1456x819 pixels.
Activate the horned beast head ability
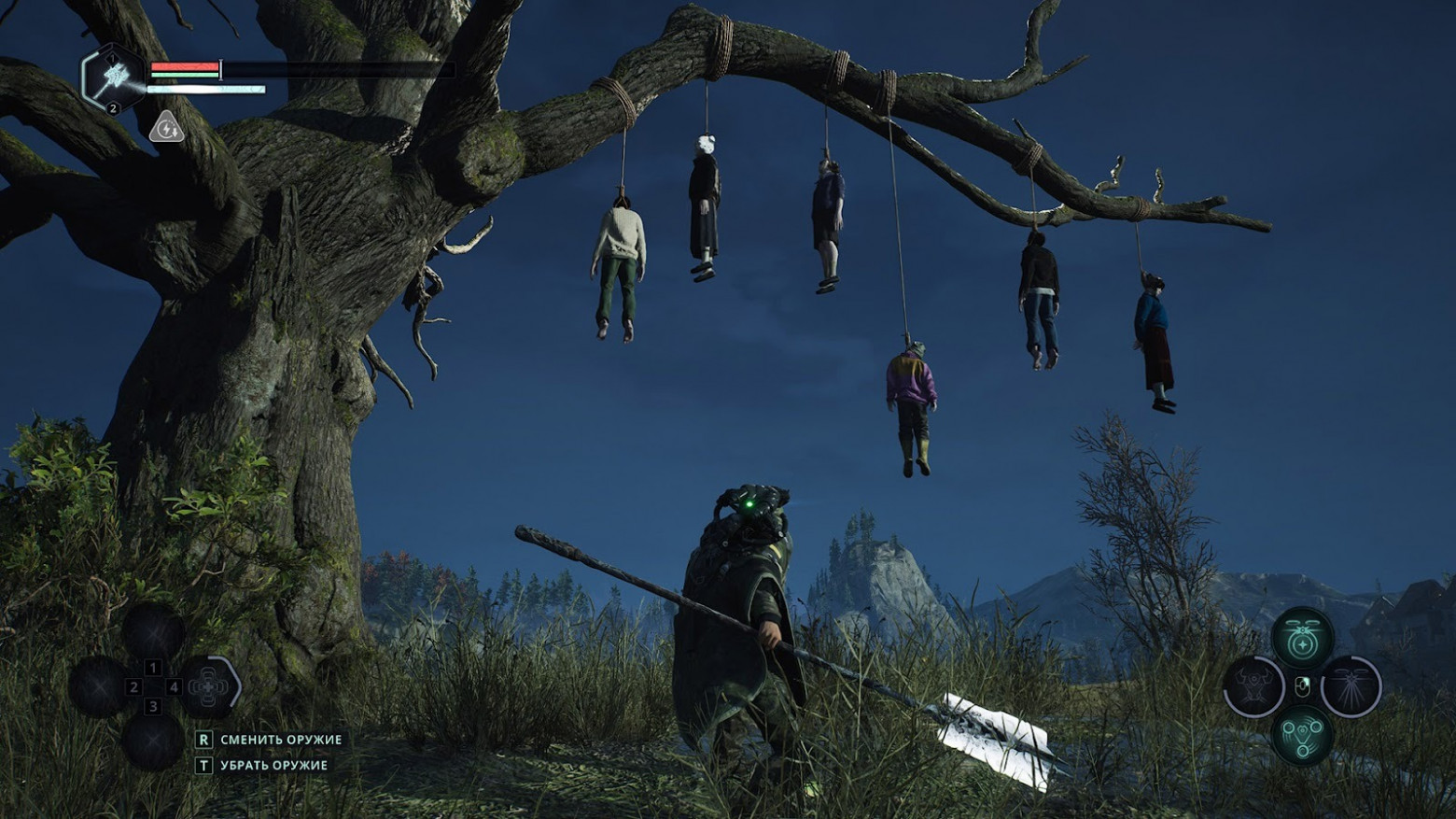(1253, 687)
